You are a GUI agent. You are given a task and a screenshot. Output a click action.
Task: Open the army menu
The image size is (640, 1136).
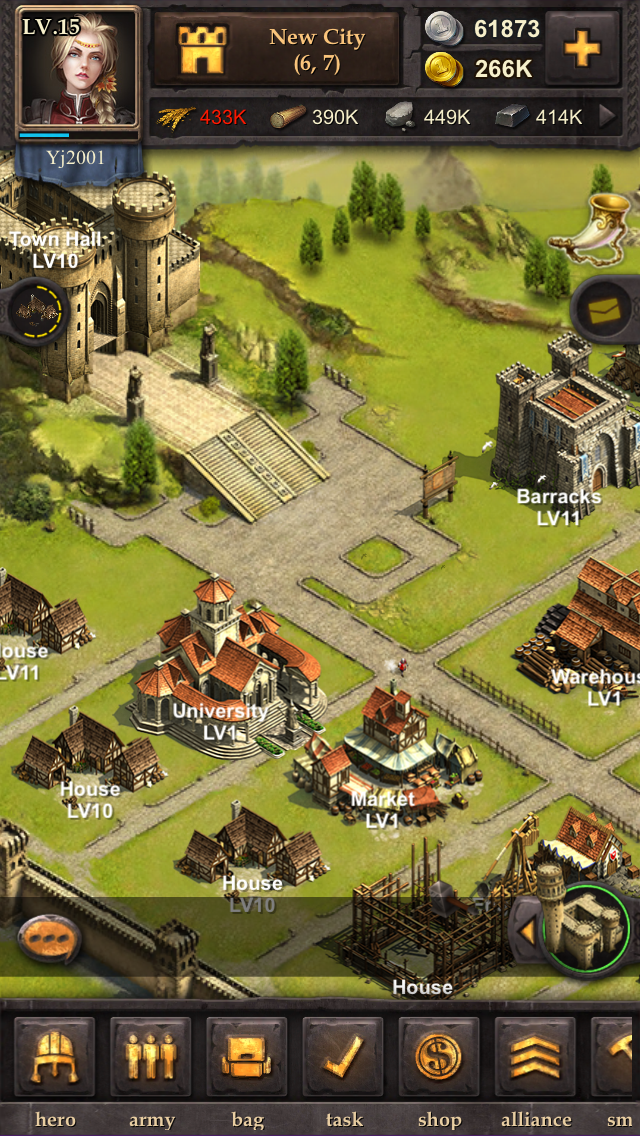(151, 1059)
